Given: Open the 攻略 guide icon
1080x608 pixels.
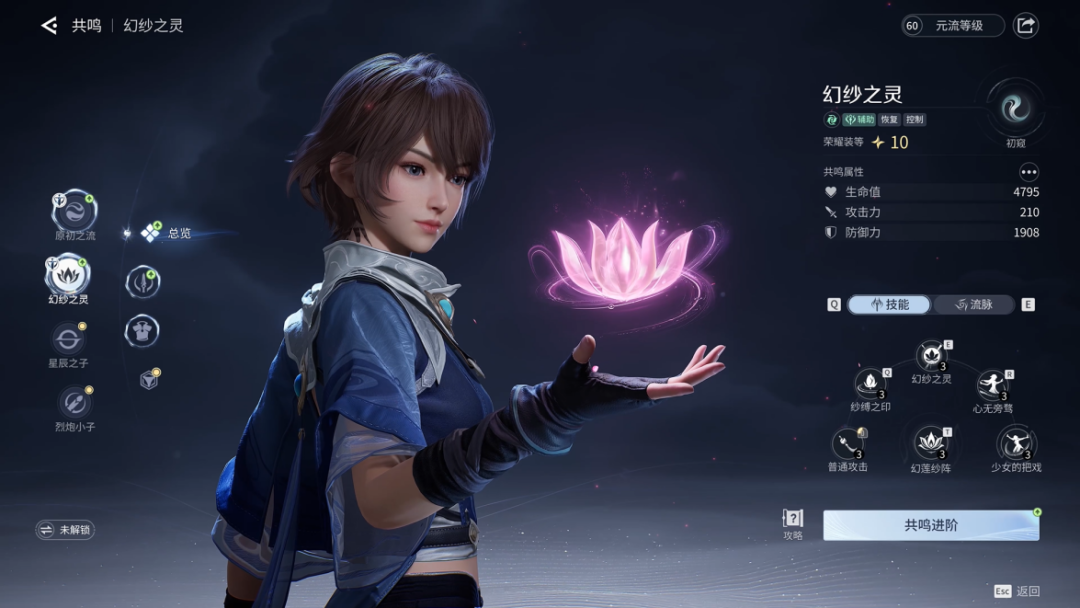Looking at the screenshot, I should coord(793,520).
